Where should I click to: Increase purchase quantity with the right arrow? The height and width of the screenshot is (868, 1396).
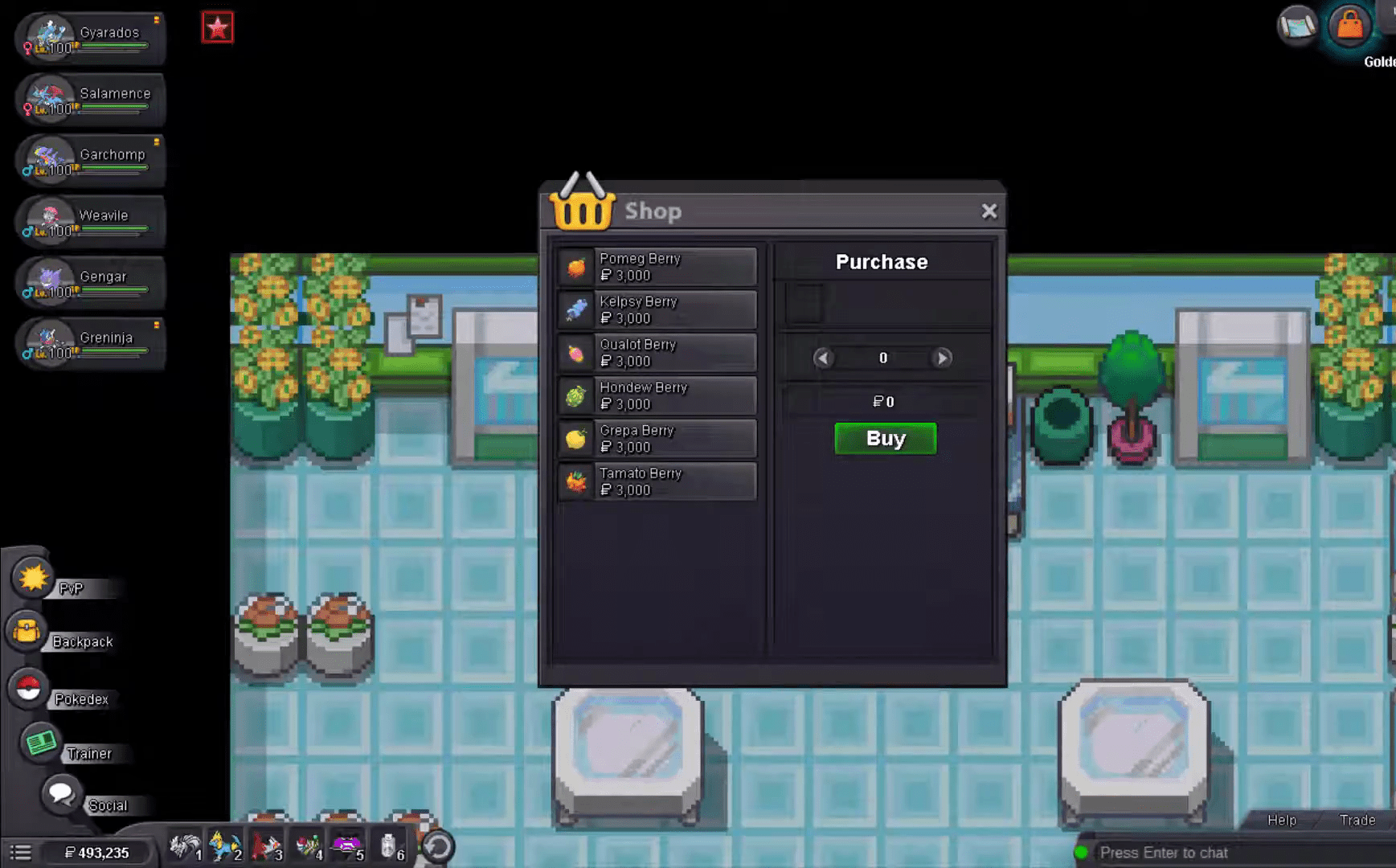click(x=941, y=358)
